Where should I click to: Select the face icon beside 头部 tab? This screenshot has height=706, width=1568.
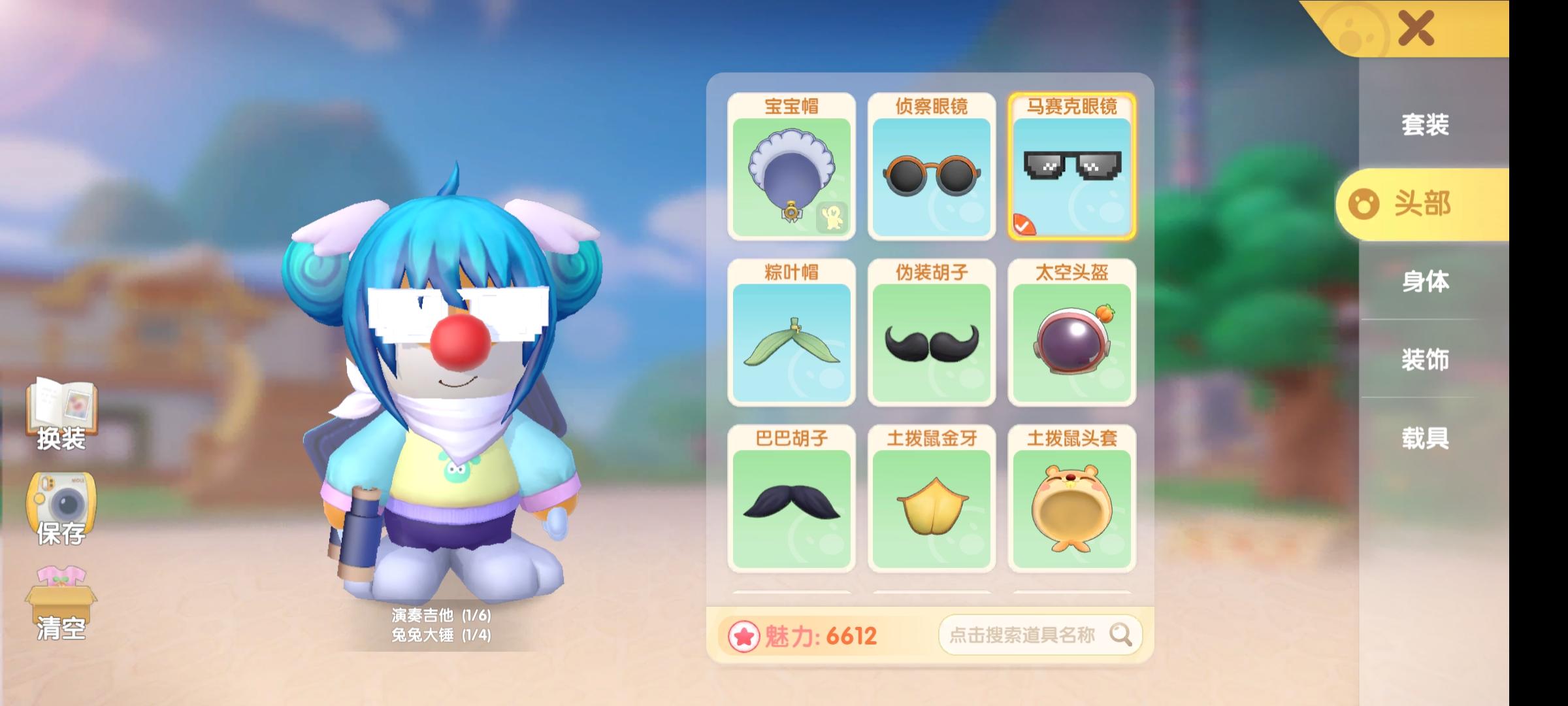pyautogui.click(x=1365, y=204)
